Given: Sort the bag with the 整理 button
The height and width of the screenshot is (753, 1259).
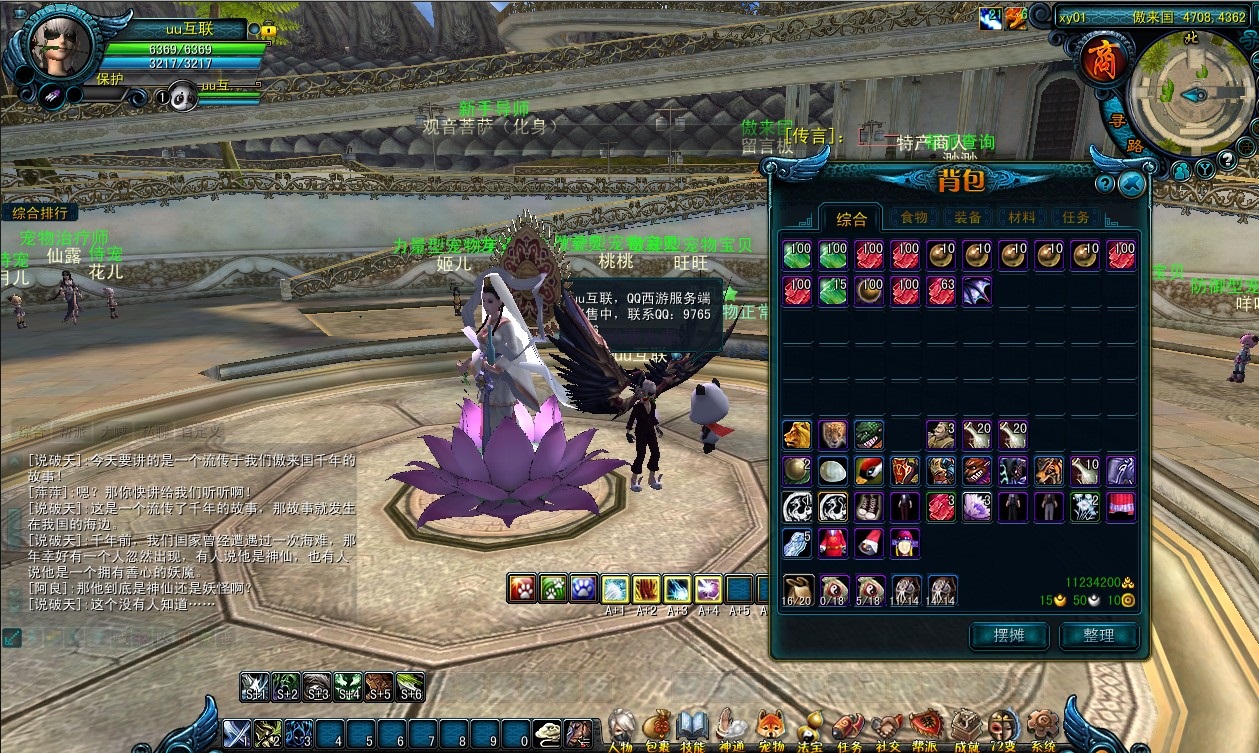Looking at the screenshot, I should [x=1098, y=635].
